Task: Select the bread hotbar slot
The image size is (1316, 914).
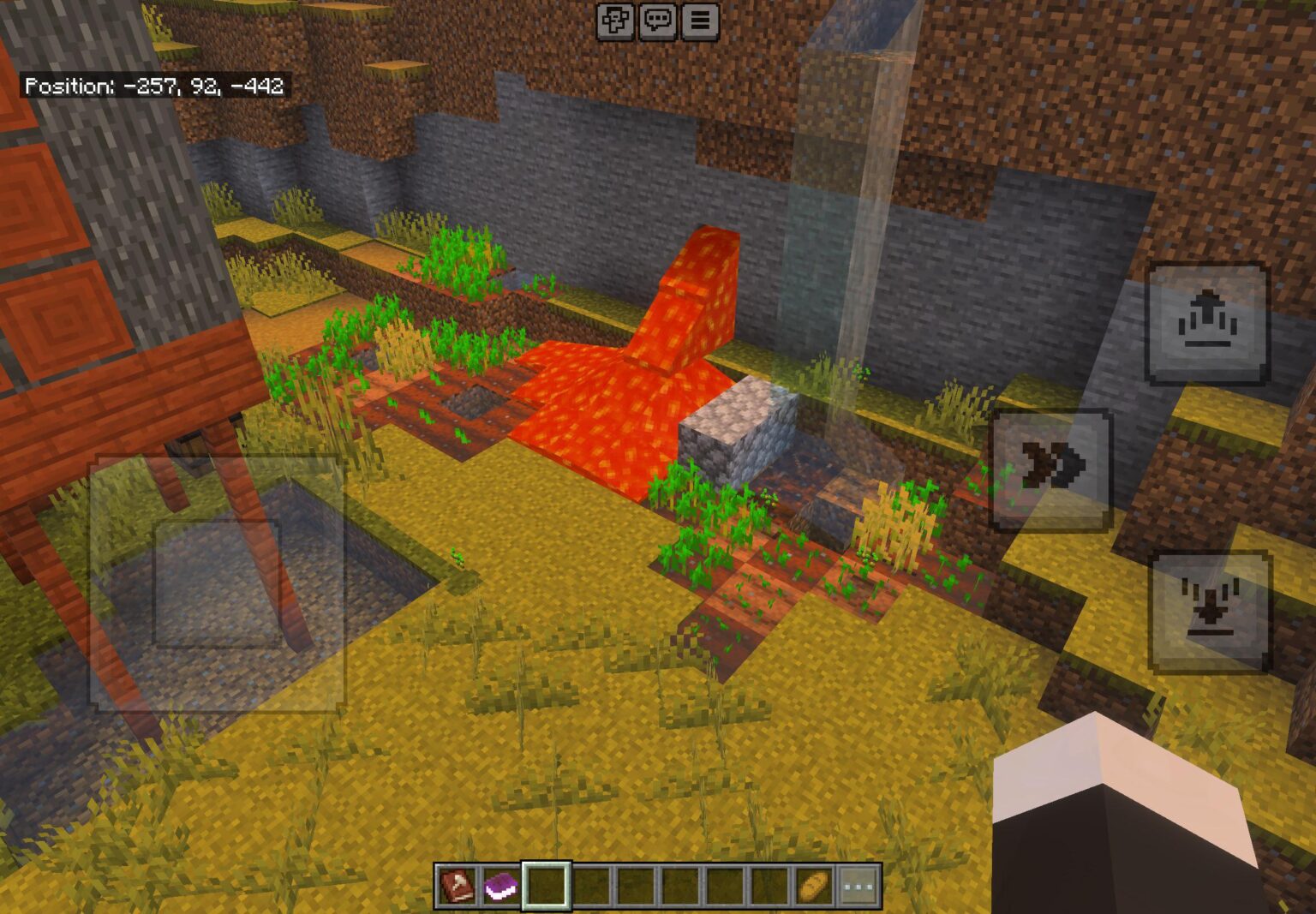Action: 814,885
